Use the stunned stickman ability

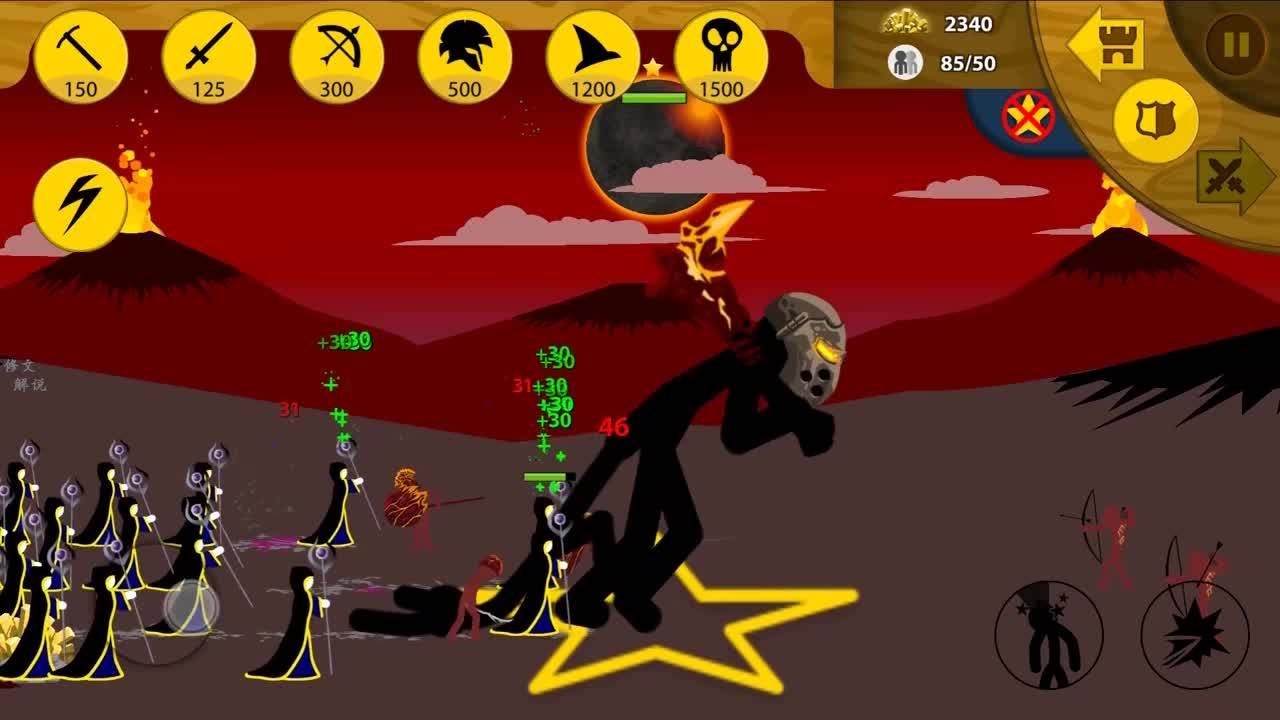coord(1049,634)
